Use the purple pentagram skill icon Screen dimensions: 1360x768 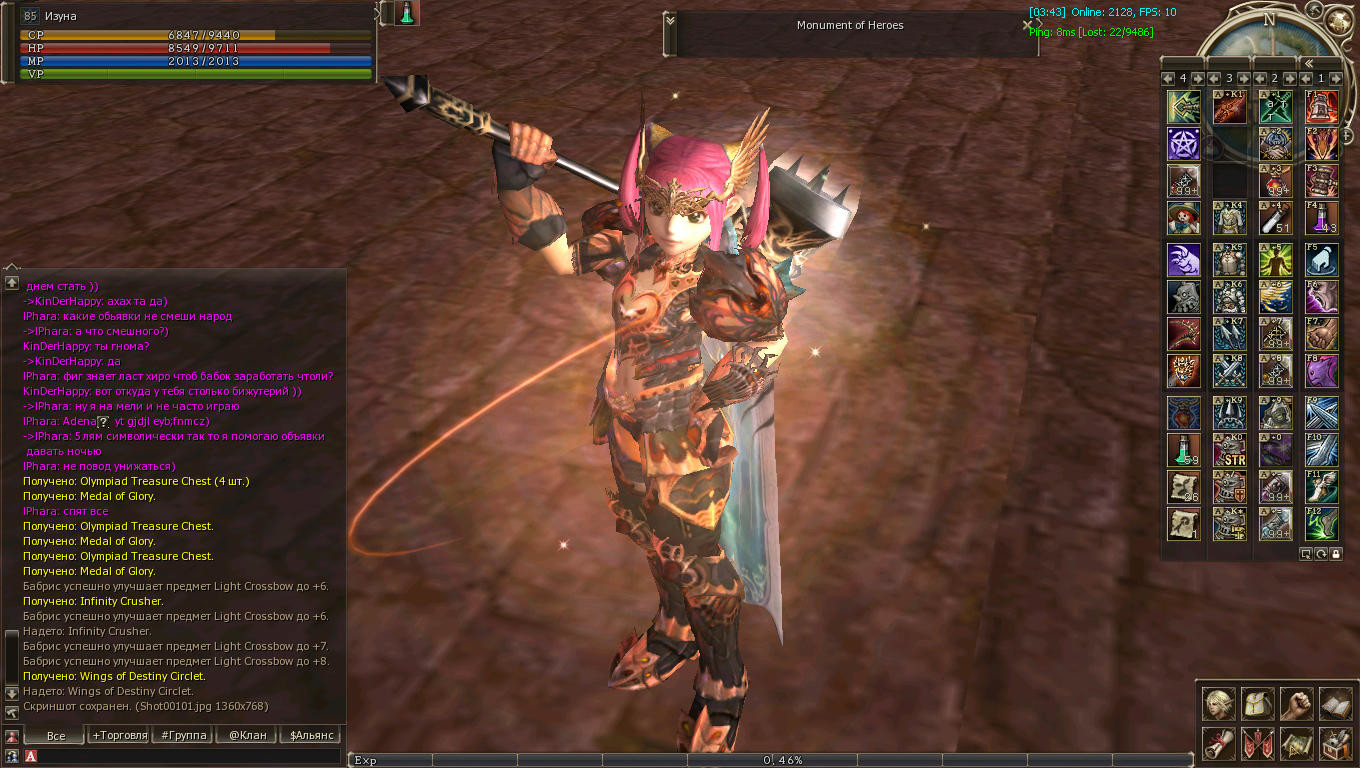pos(1183,144)
